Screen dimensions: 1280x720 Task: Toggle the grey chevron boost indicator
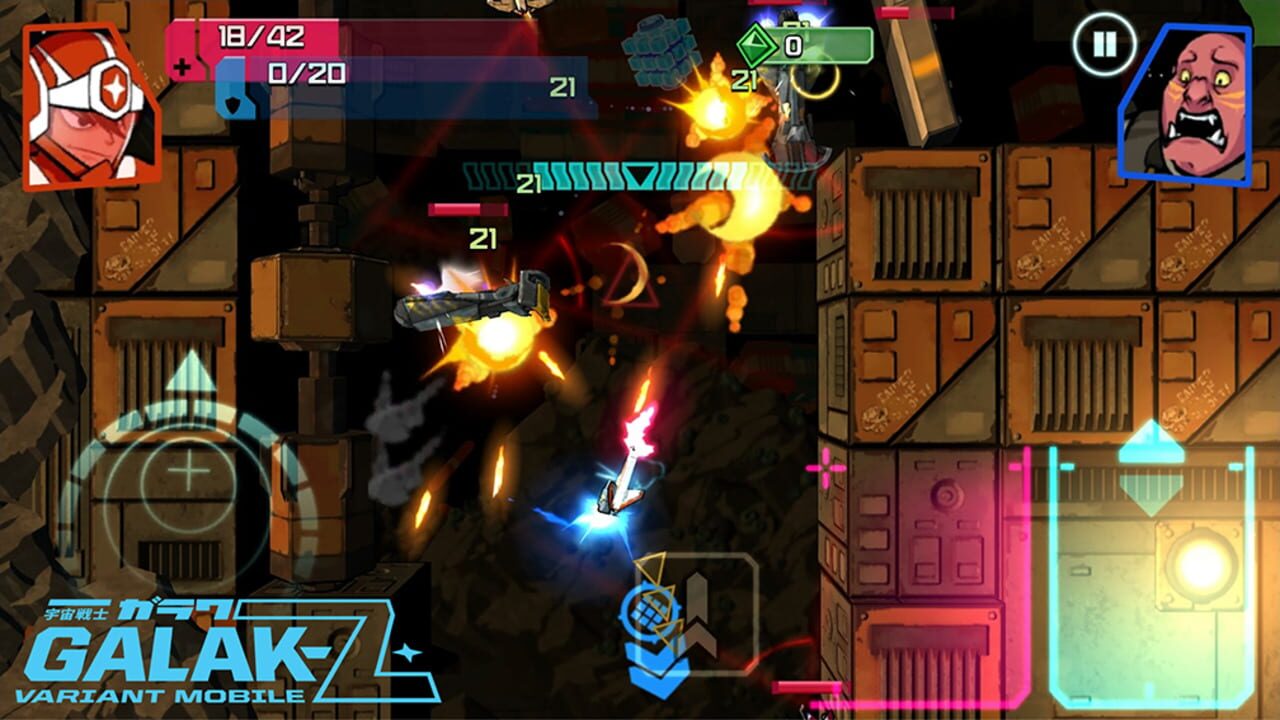(x=698, y=612)
